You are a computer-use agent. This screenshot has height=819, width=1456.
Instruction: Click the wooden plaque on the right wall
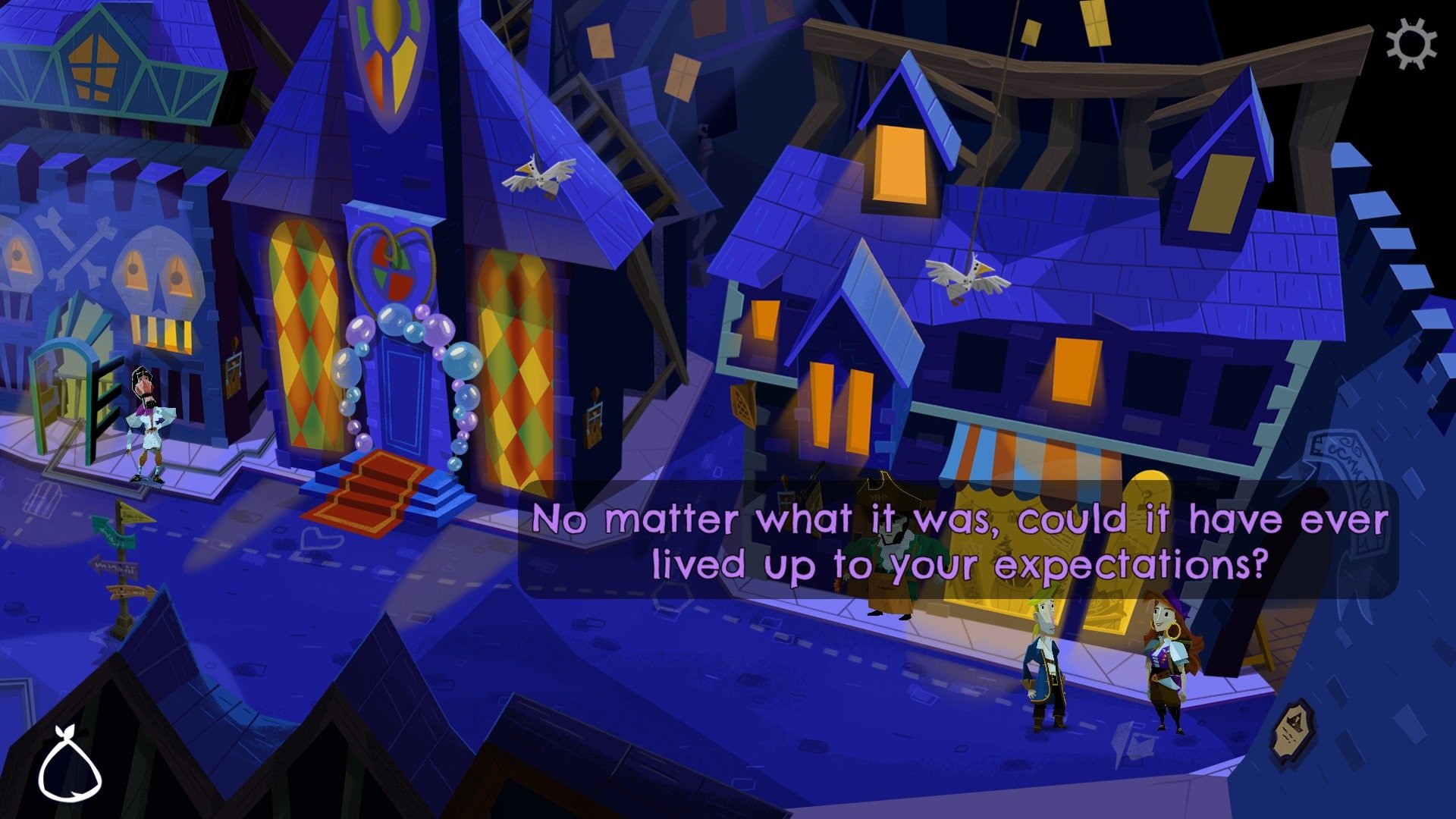[x=1294, y=728]
